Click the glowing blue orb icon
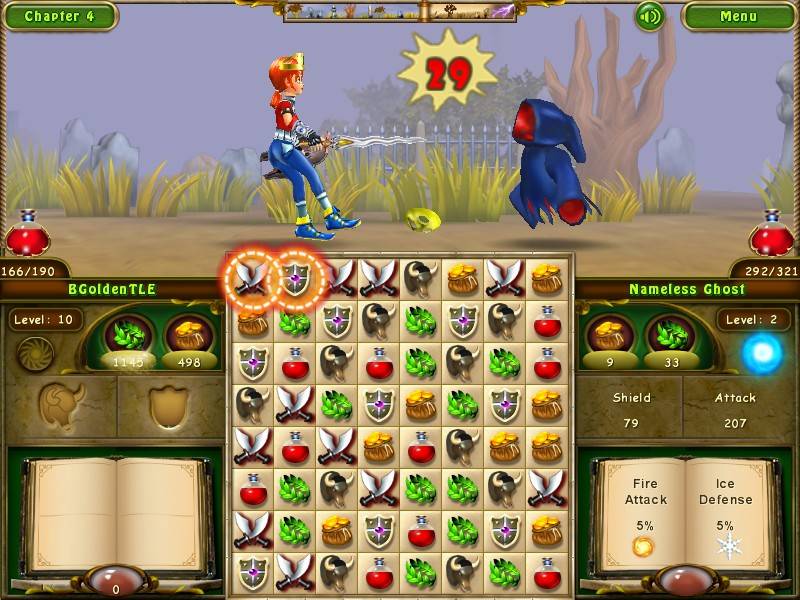 (x=762, y=353)
